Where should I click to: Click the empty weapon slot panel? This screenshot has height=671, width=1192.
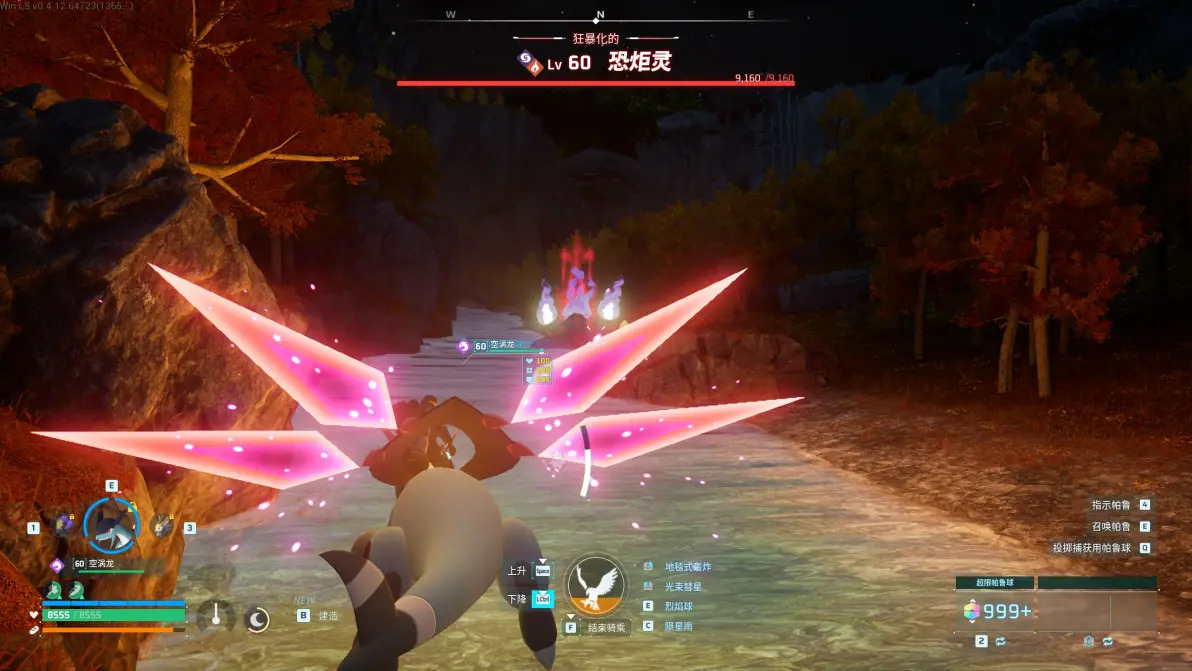click(1096, 611)
